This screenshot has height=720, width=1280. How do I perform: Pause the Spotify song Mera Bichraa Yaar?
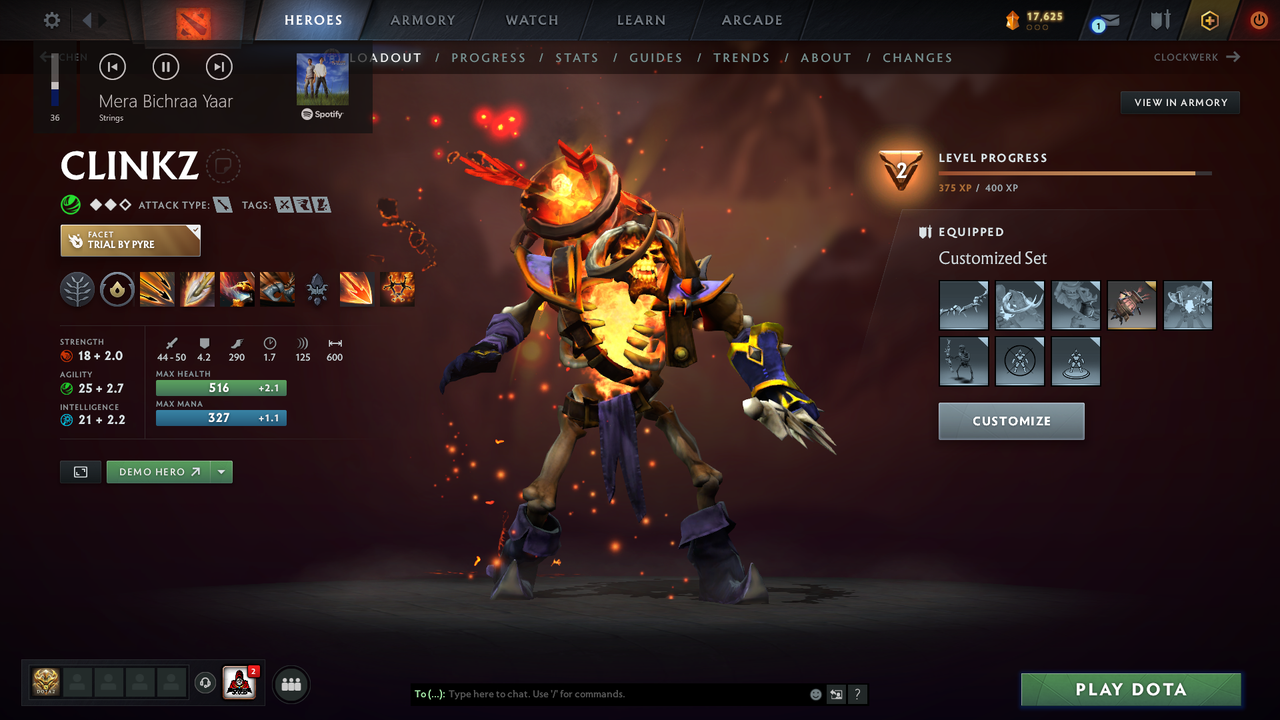click(165, 66)
